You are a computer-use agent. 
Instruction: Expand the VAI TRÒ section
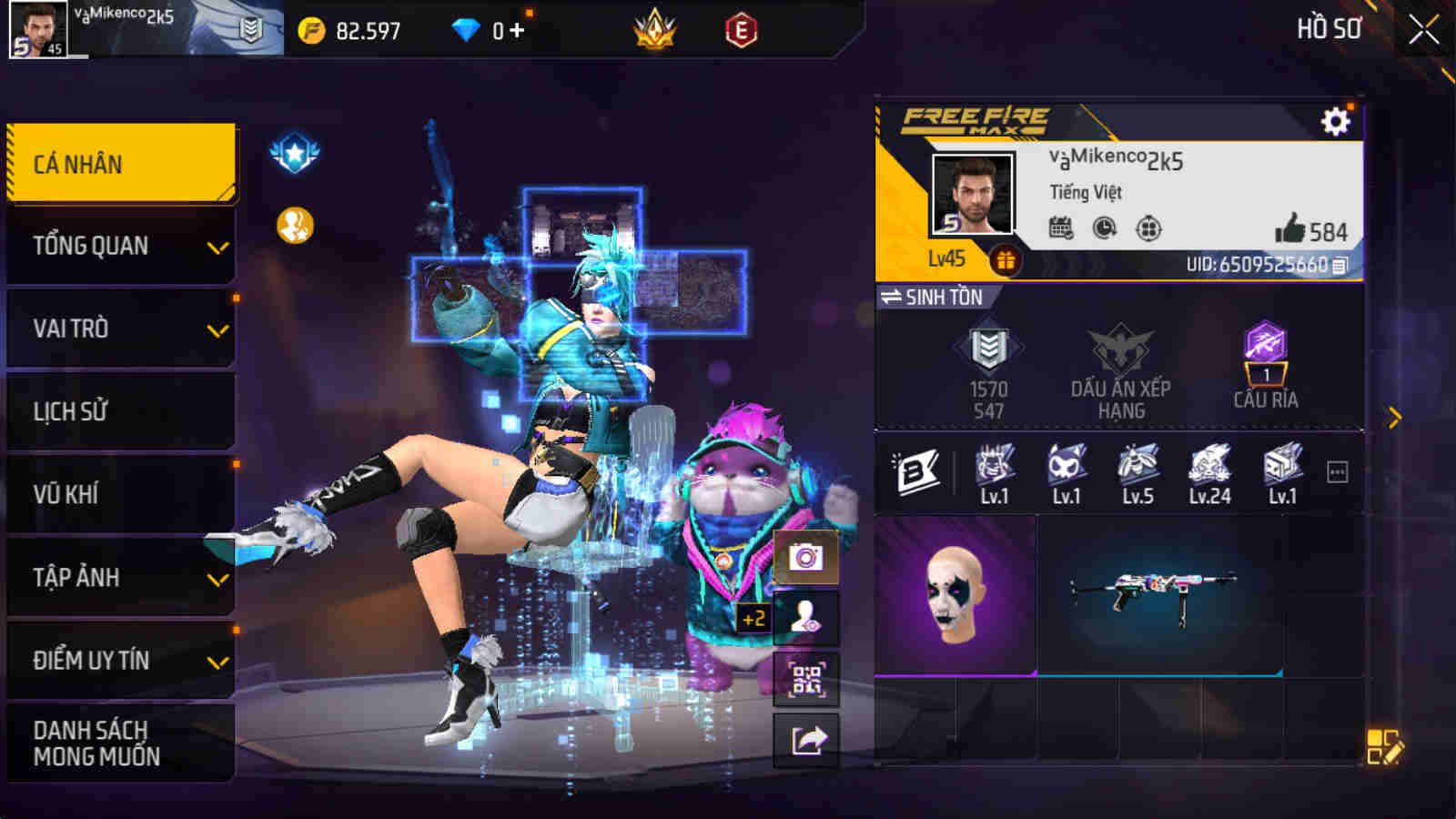click(x=120, y=328)
